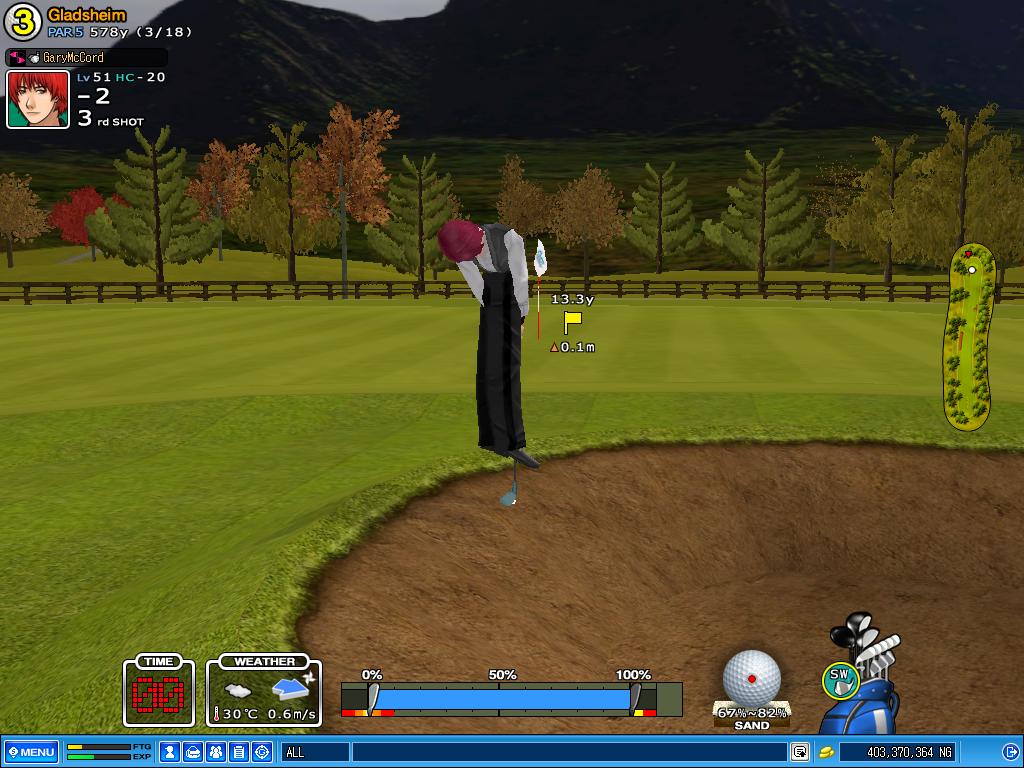Click the crosshair target icon

tap(262, 752)
